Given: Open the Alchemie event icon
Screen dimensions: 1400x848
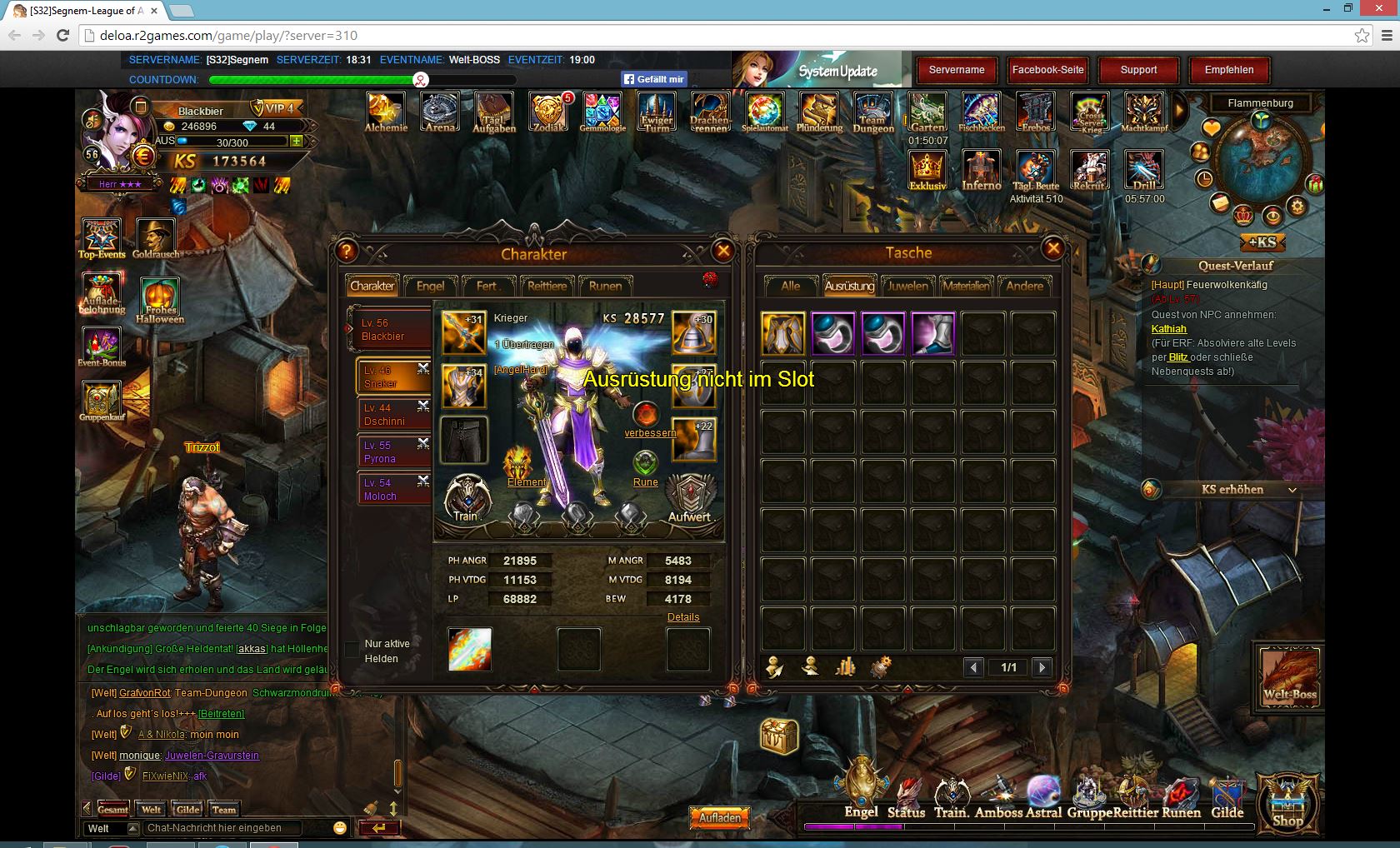Looking at the screenshot, I should click(x=386, y=113).
